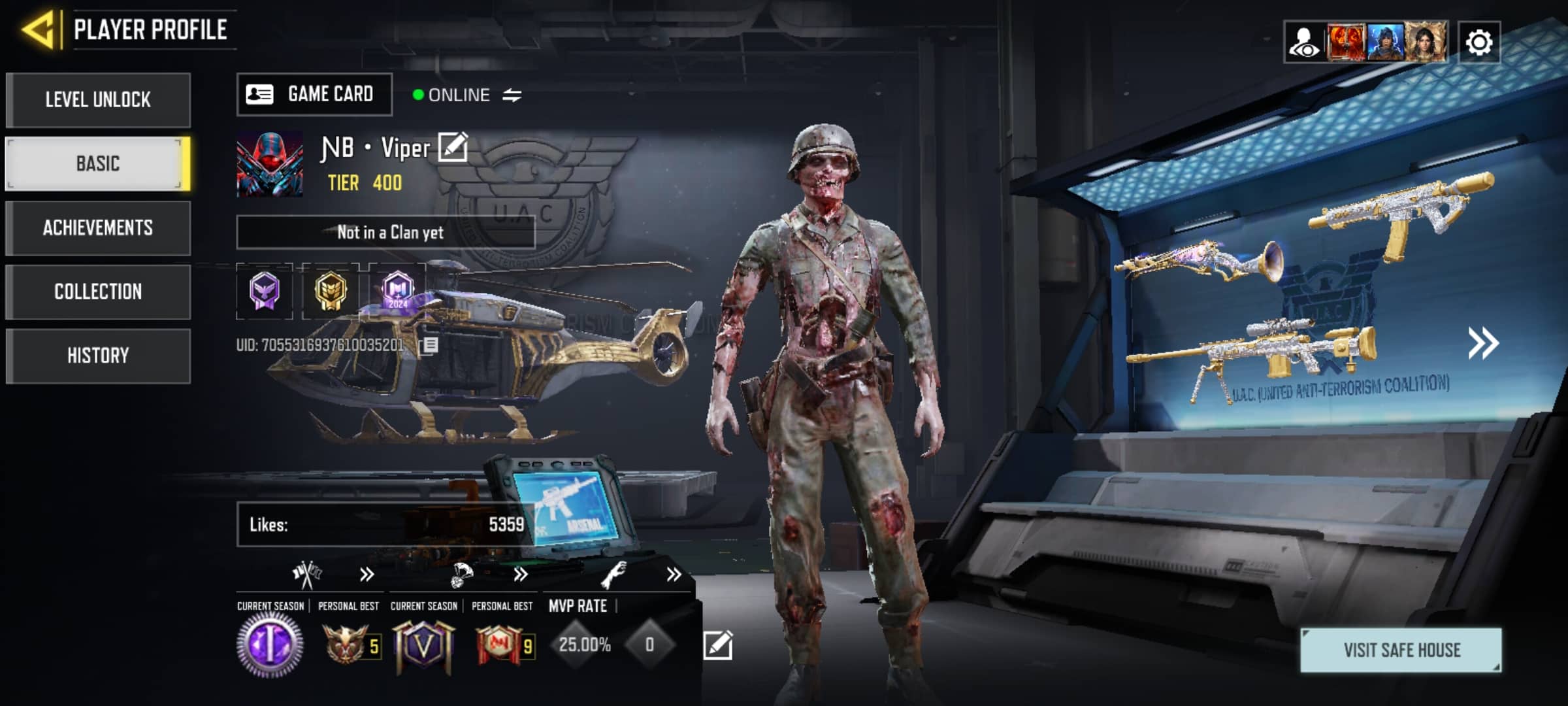Expand multiplayer ranked stats arrow

coord(367,575)
